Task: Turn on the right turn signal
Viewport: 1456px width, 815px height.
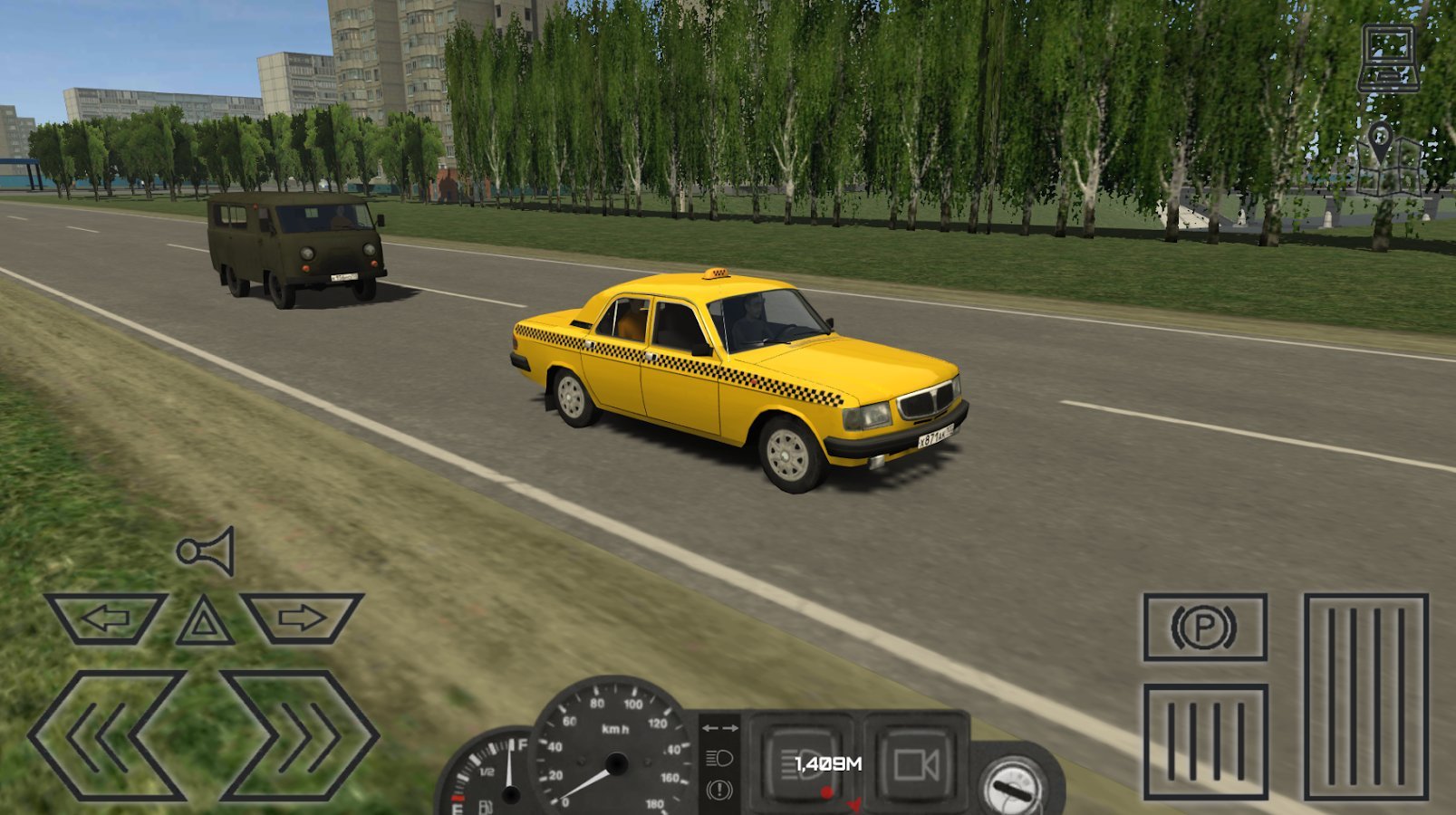Action: pyautogui.click(x=303, y=619)
